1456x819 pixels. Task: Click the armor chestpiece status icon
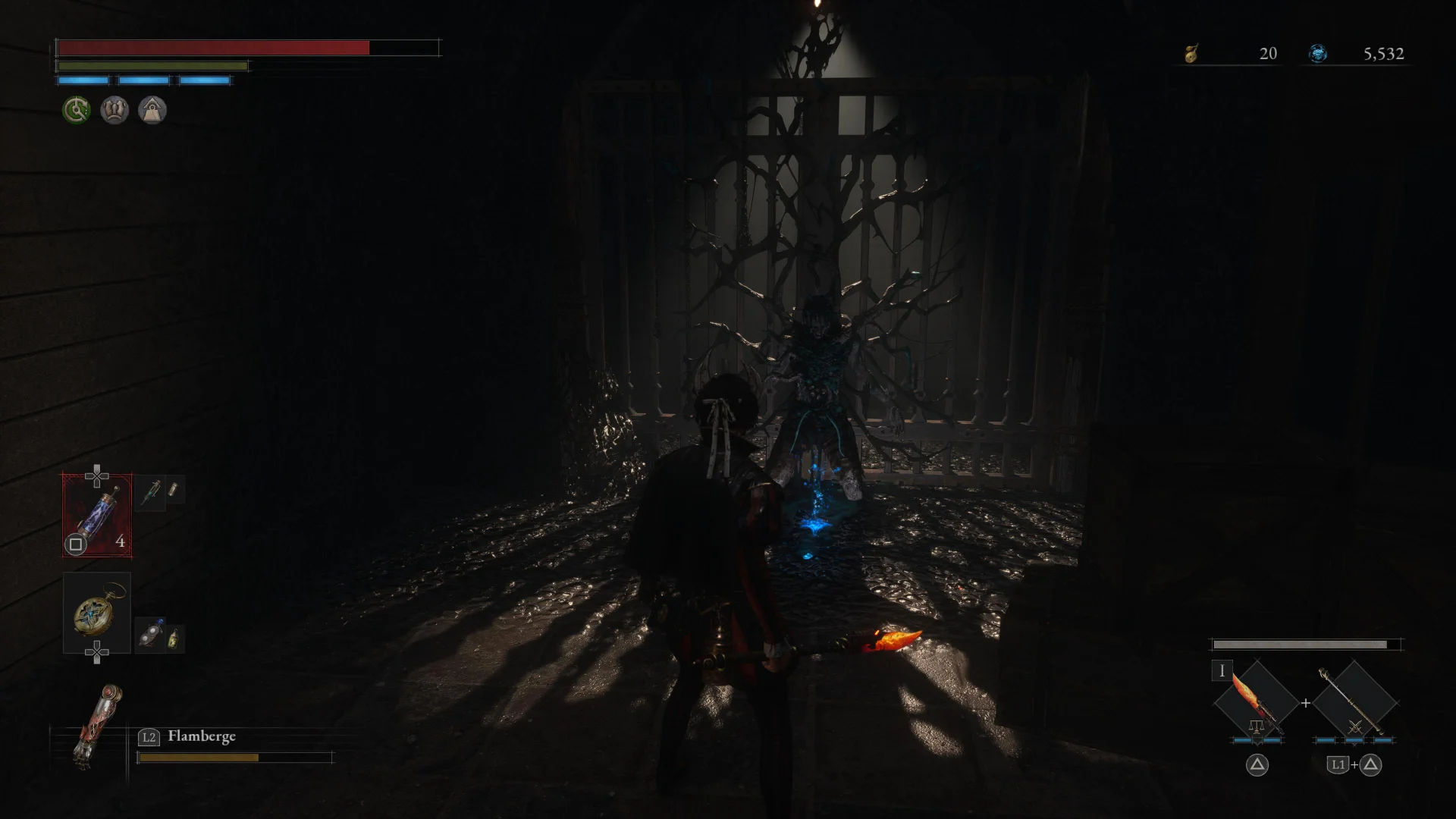coord(115,111)
